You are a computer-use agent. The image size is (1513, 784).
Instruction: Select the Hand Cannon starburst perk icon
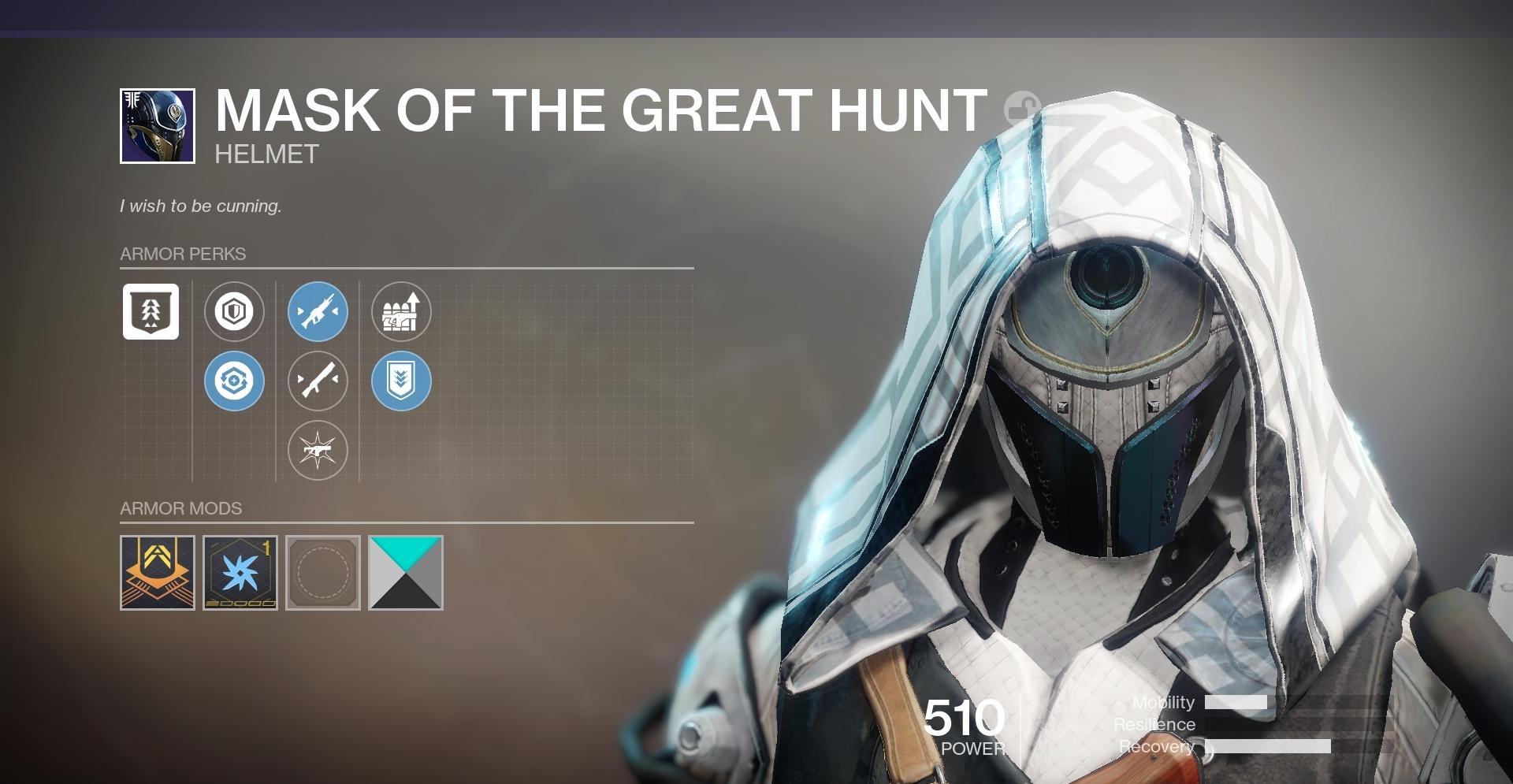(x=318, y=450)
